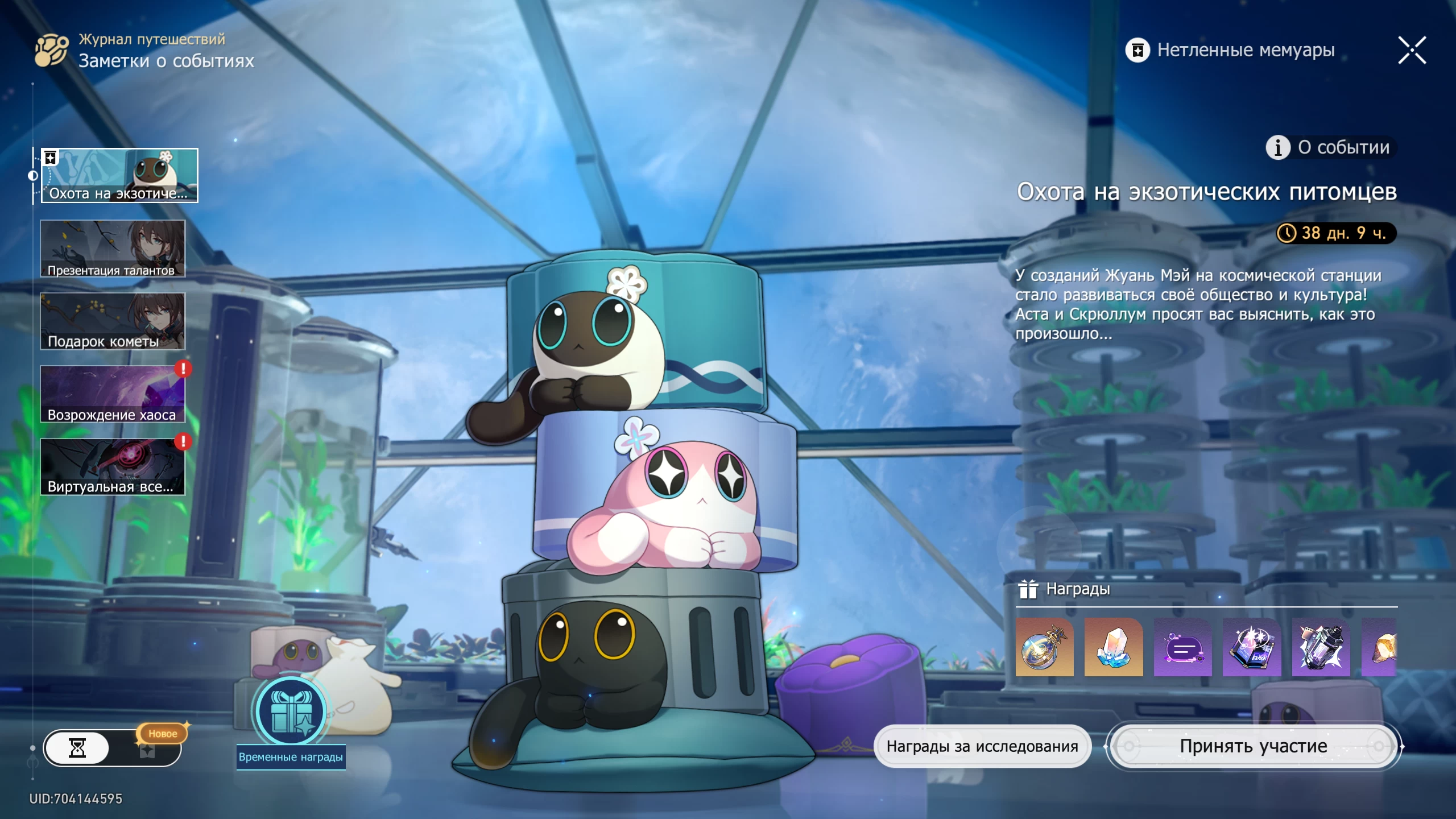Image resolution: width=1456 pixels, height=819 pixels.
Task: Click Принять участие button
Action: (1254, 746)
